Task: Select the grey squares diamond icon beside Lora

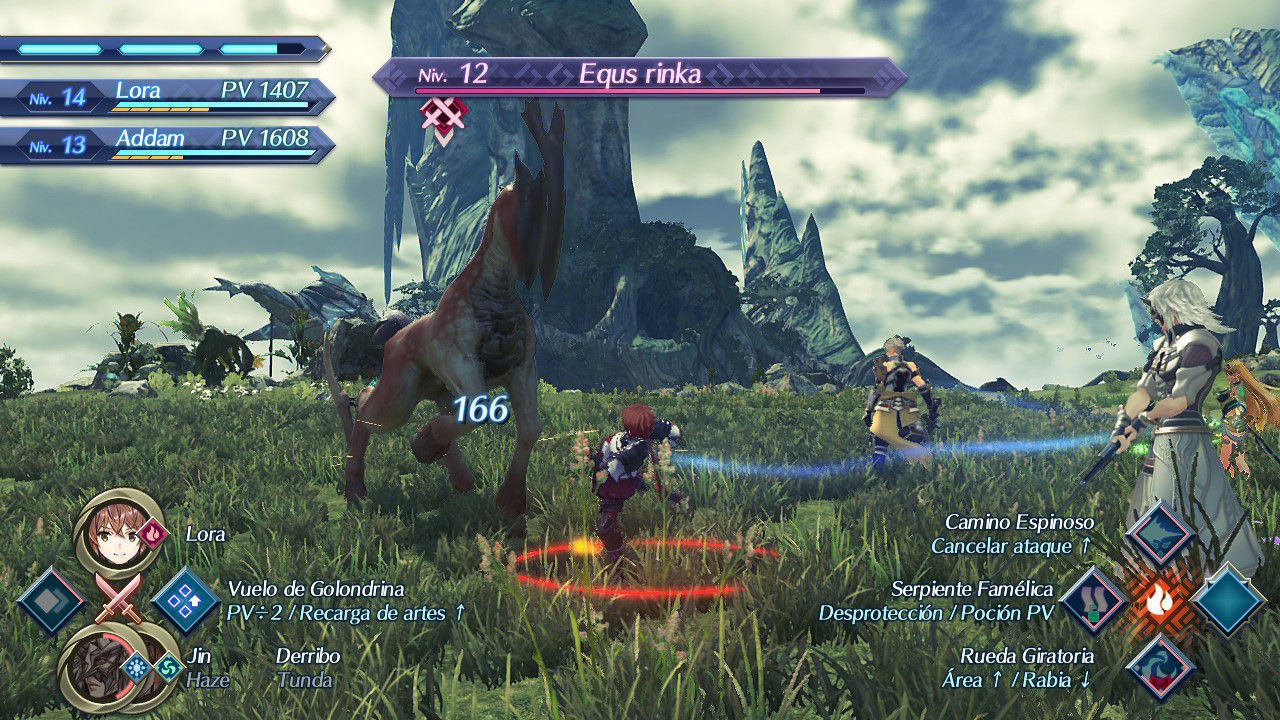Action: 51,601
